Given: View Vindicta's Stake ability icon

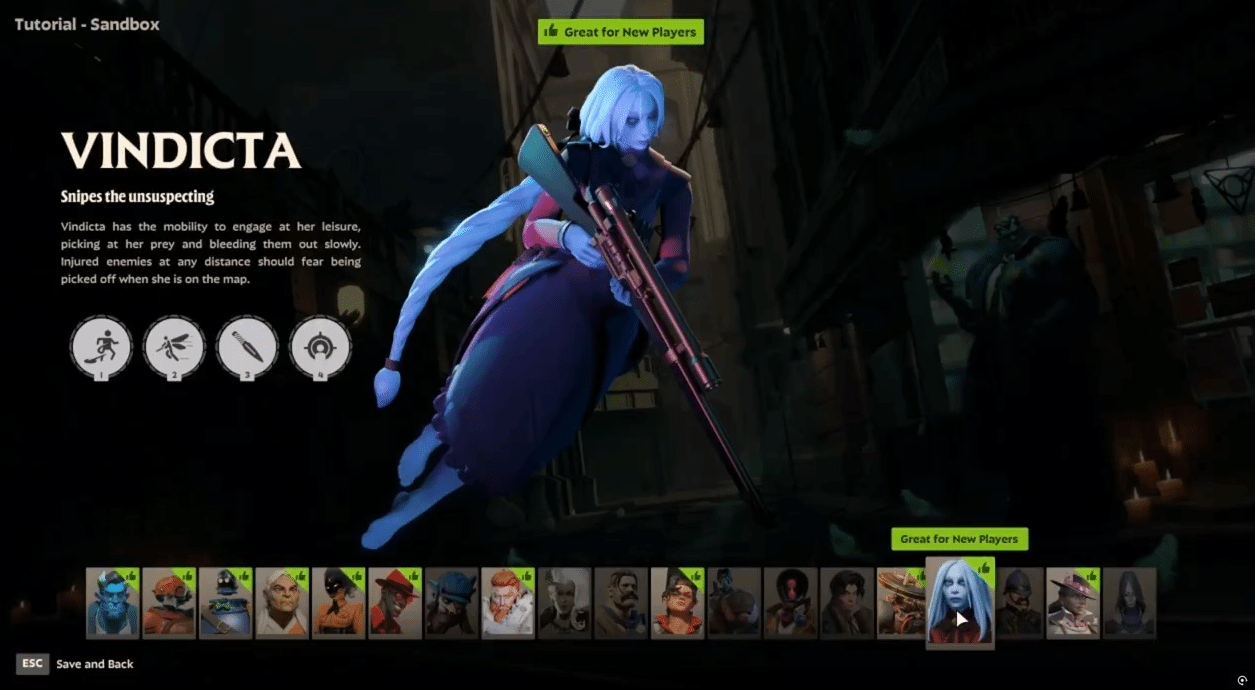Looking at the screenshot, I should pos(101,347).
